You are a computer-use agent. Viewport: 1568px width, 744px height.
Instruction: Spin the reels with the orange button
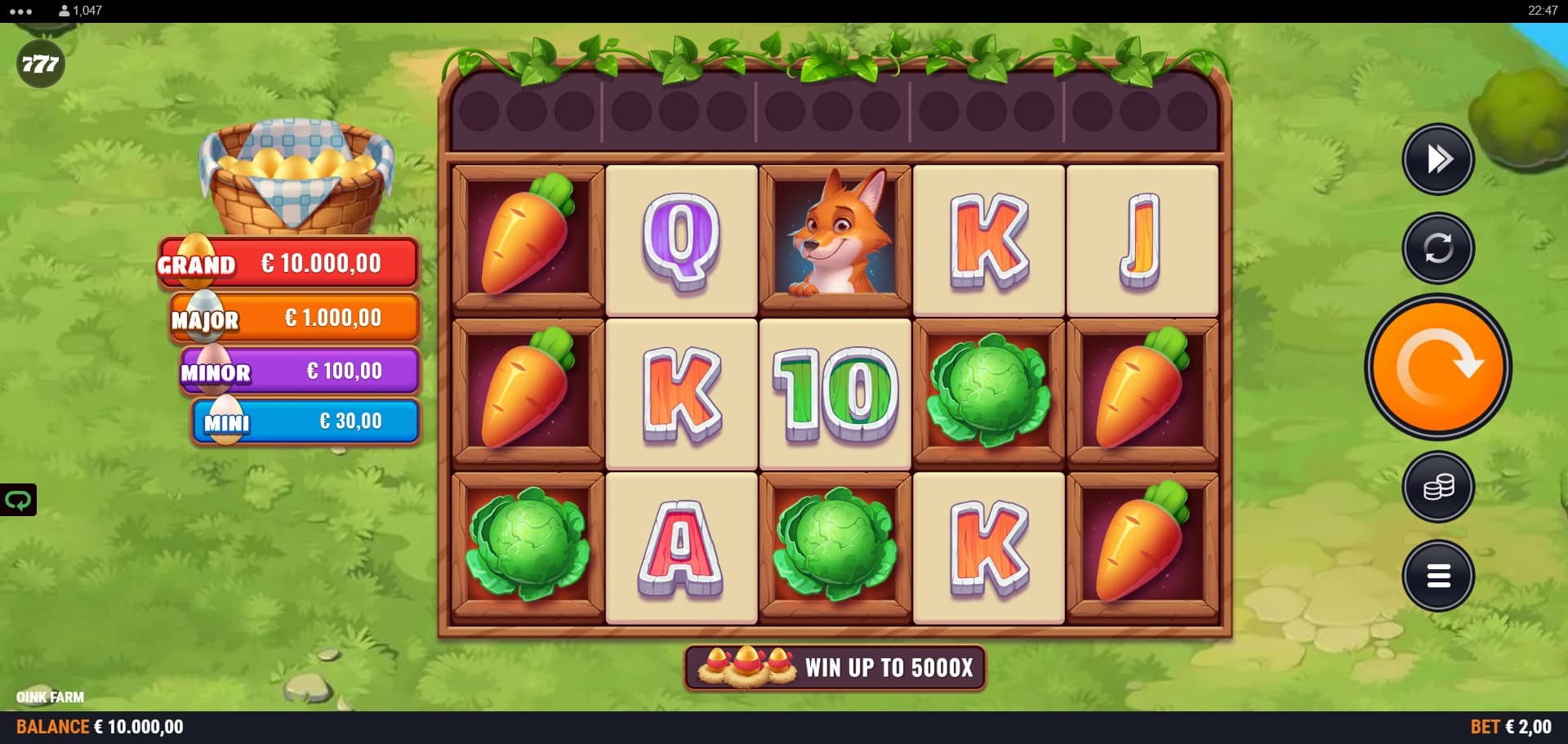1437,368
